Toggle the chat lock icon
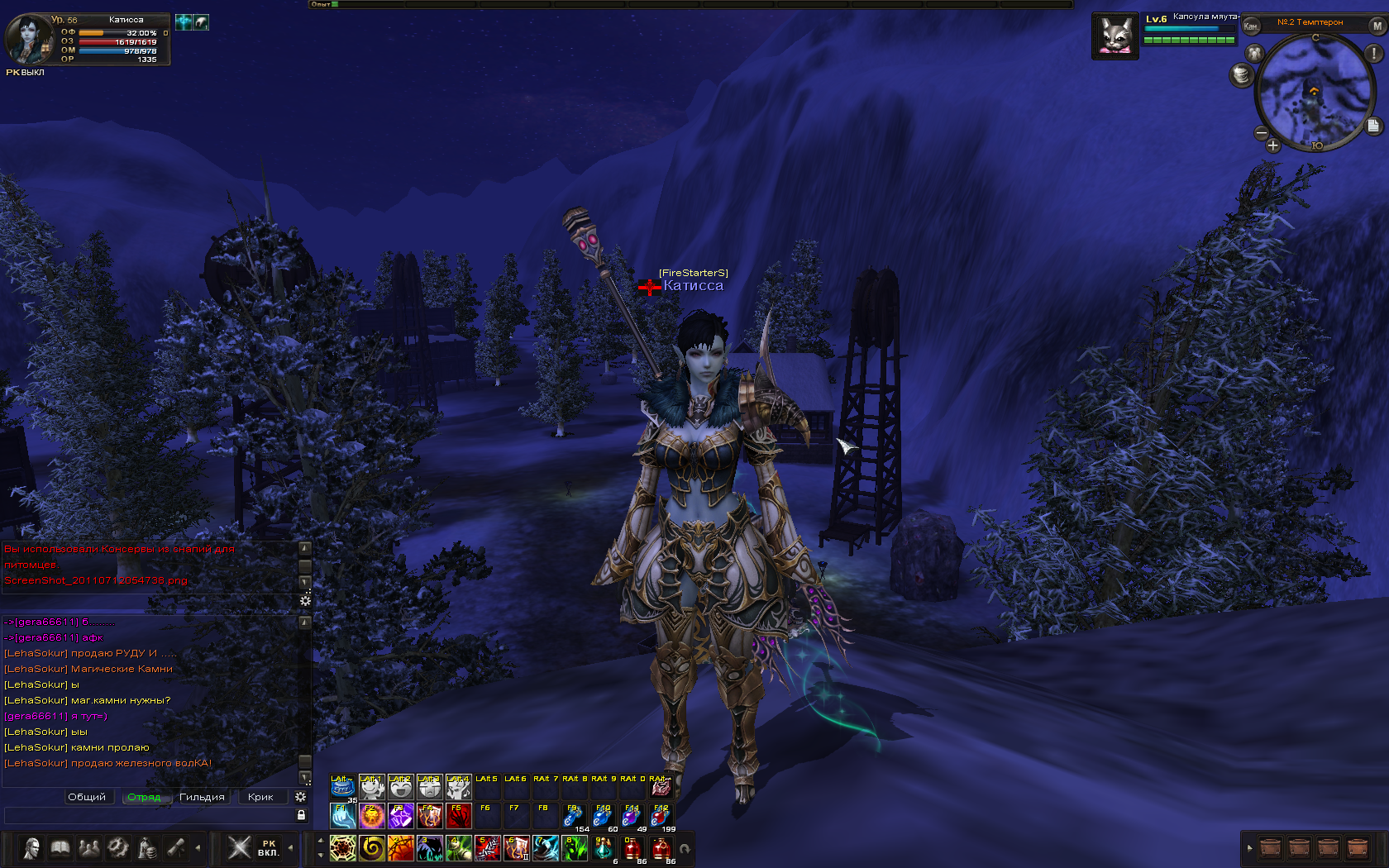The height and width of the screenshot is (868, 1389). pos(301,815)
